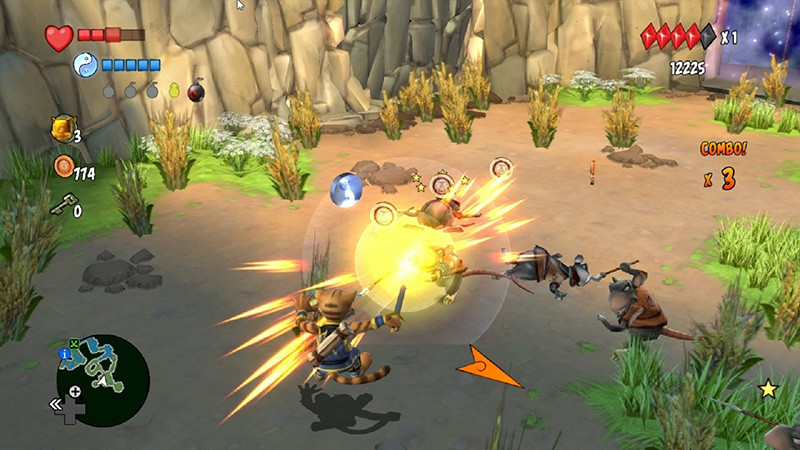The height and width of the screenshot is (450, 800).
Task: Click the double-chevron arrow beside the minimap
Action: click(x=59, y=405)
